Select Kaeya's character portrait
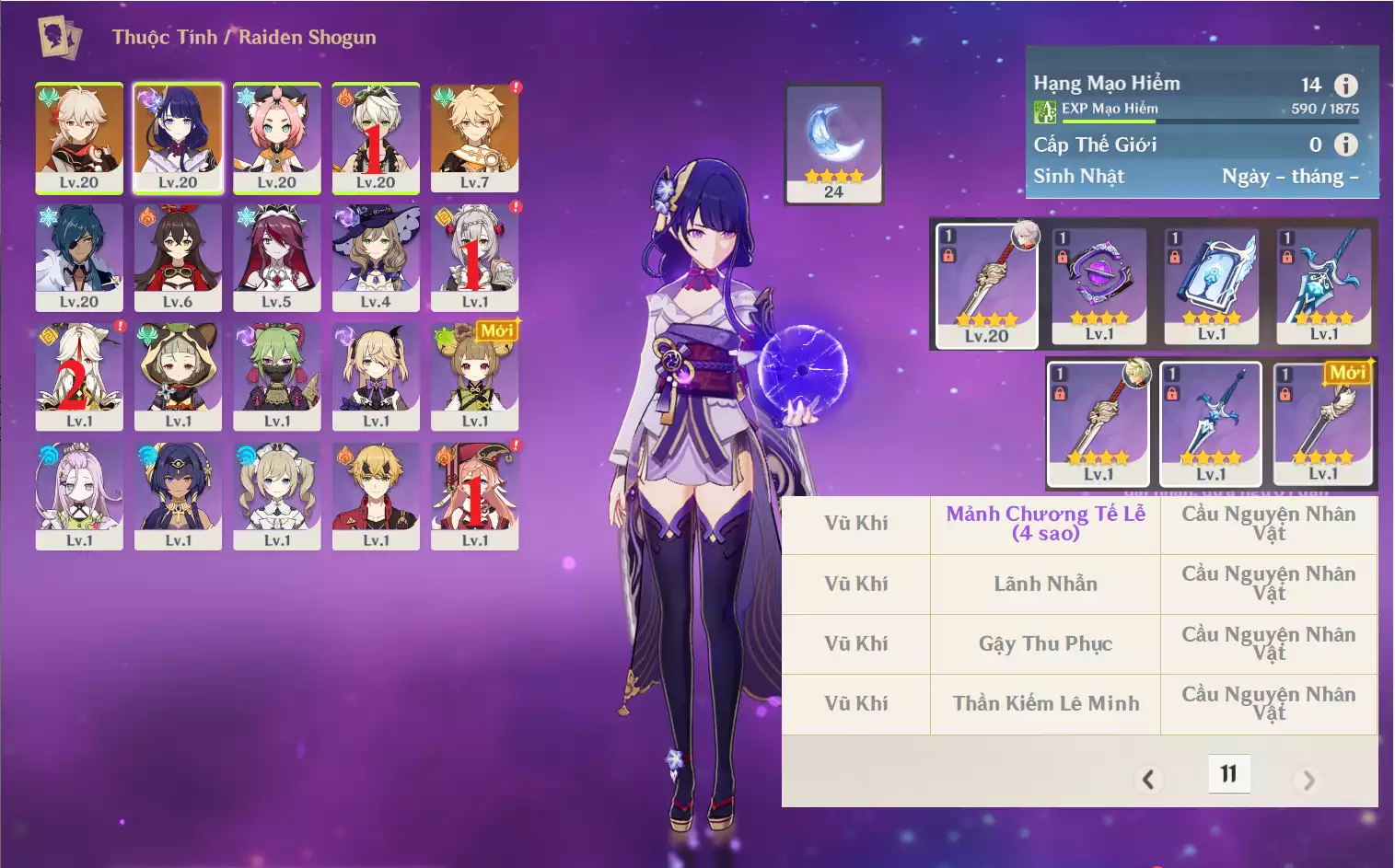 tap(79, 257)
